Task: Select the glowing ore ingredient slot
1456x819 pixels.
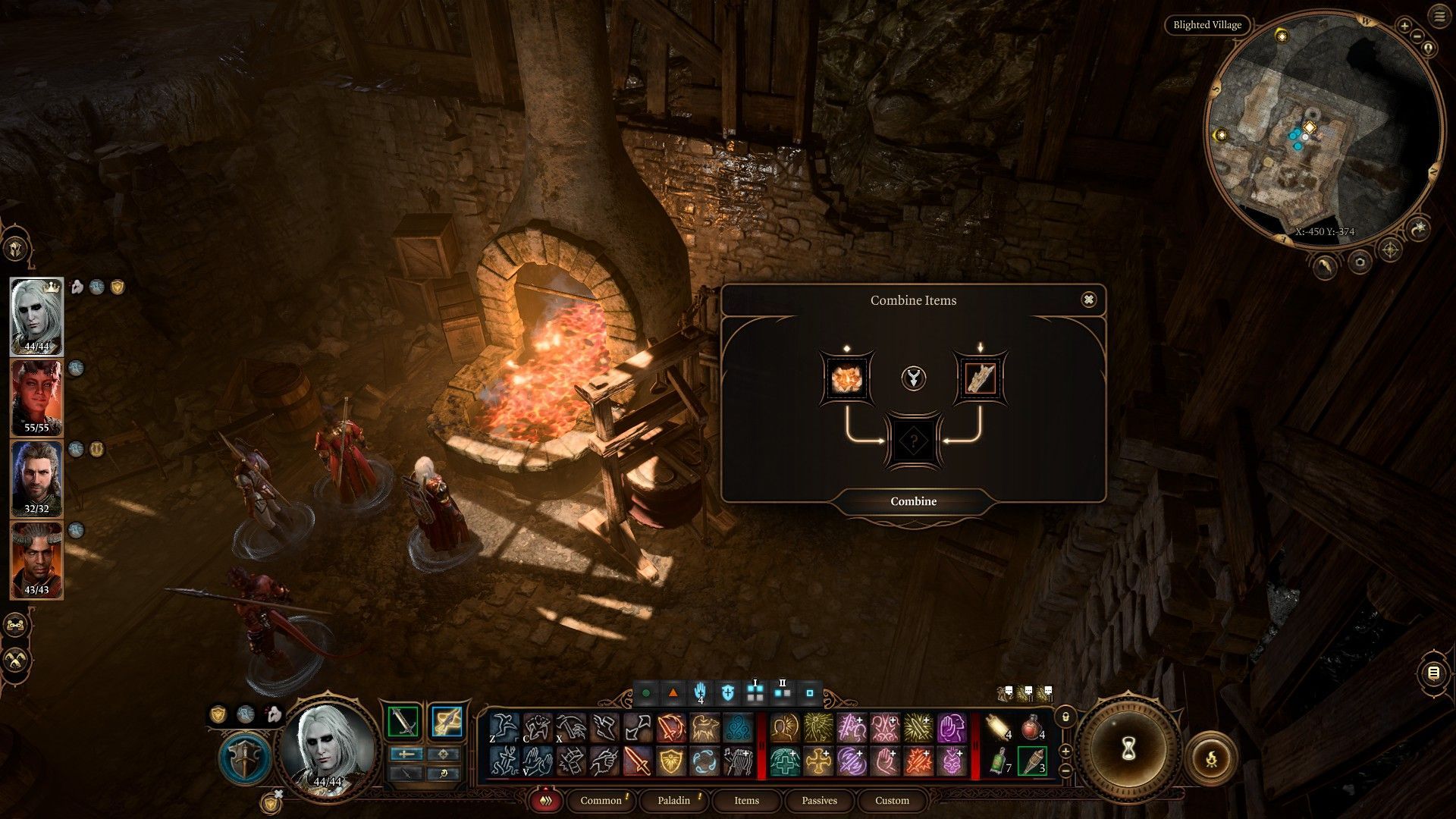Action: click(x=847, y=378)
